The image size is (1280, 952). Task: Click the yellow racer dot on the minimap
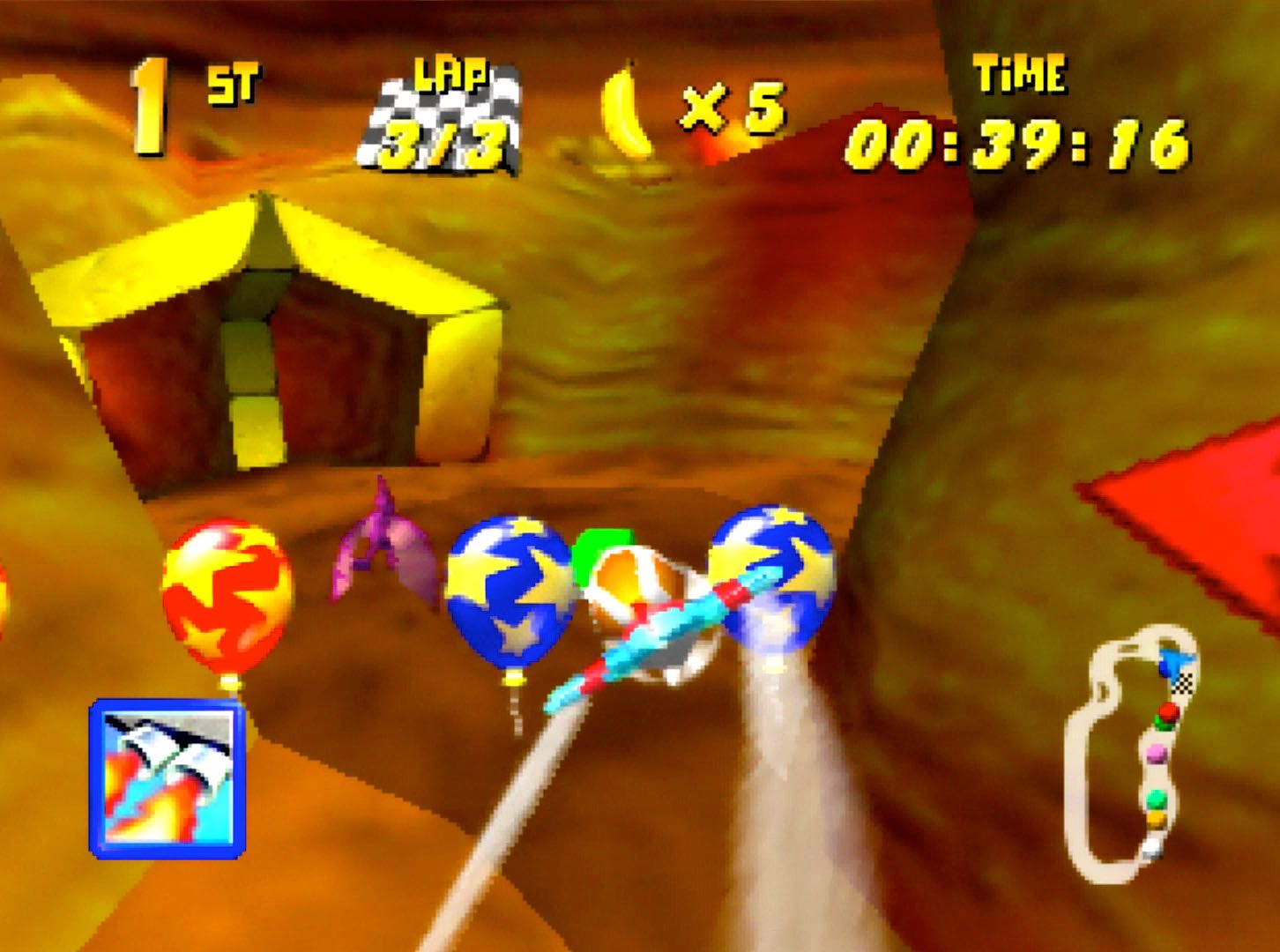[1155, 818]
